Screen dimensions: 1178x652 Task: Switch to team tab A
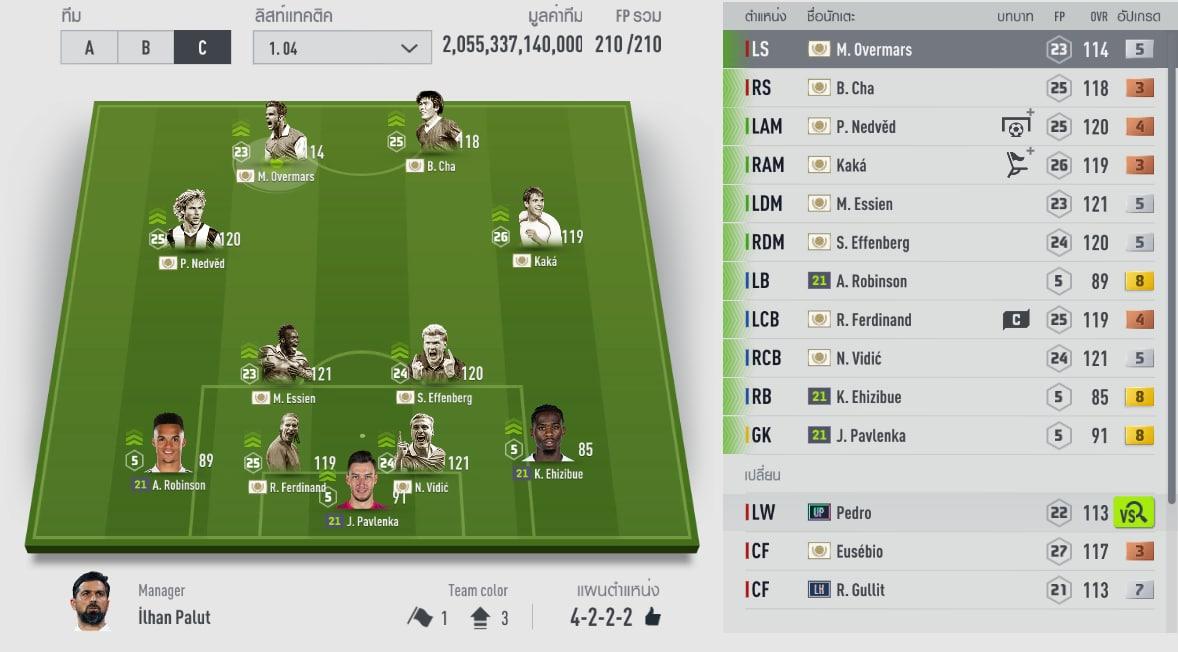point(89,47)
